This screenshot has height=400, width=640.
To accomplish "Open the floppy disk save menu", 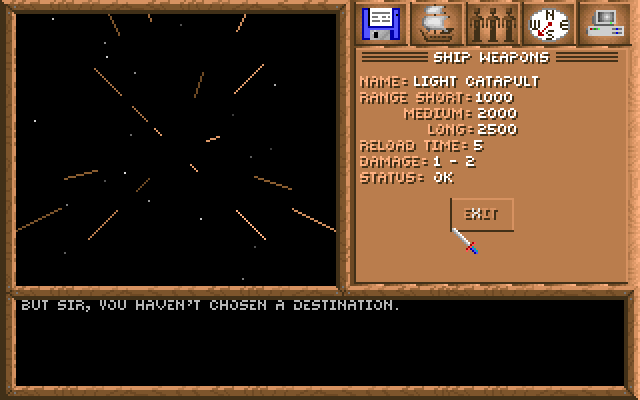I will (381, 22).
